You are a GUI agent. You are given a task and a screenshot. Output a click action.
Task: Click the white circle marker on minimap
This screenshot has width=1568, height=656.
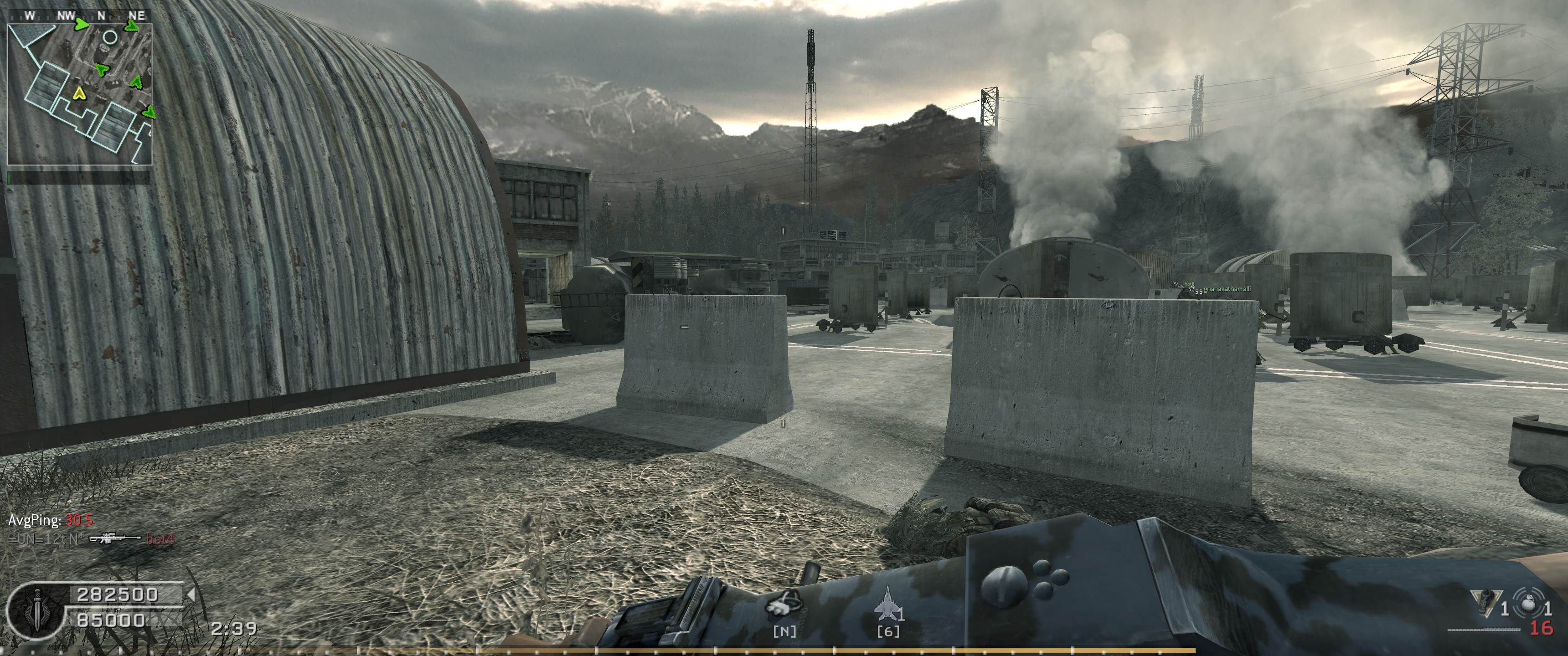tap(110, 38)
